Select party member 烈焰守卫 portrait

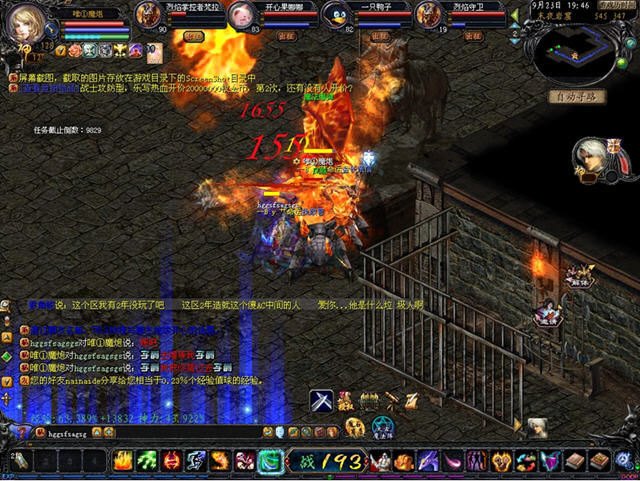428,16
